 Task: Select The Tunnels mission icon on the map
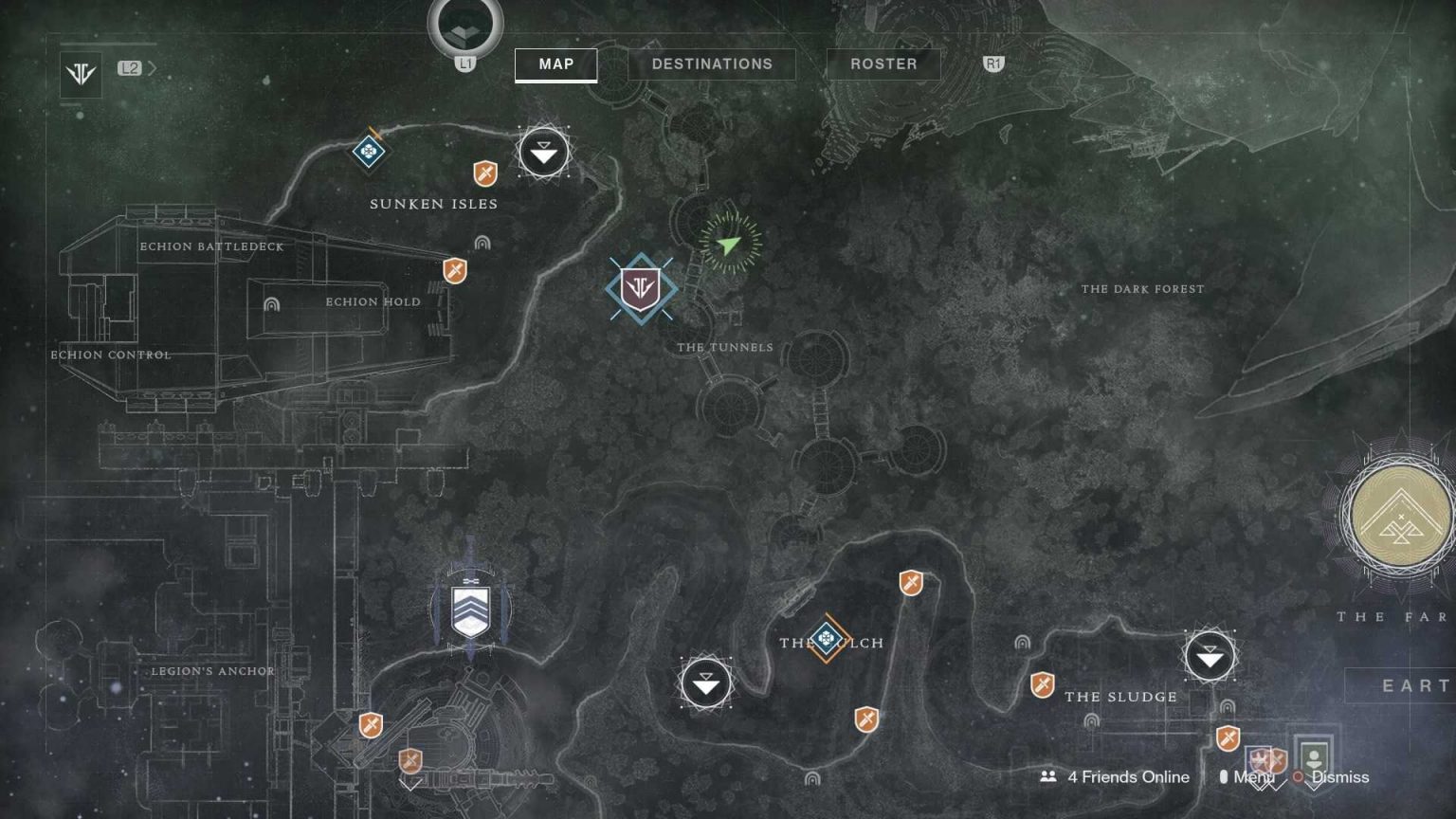pos(639,289)
